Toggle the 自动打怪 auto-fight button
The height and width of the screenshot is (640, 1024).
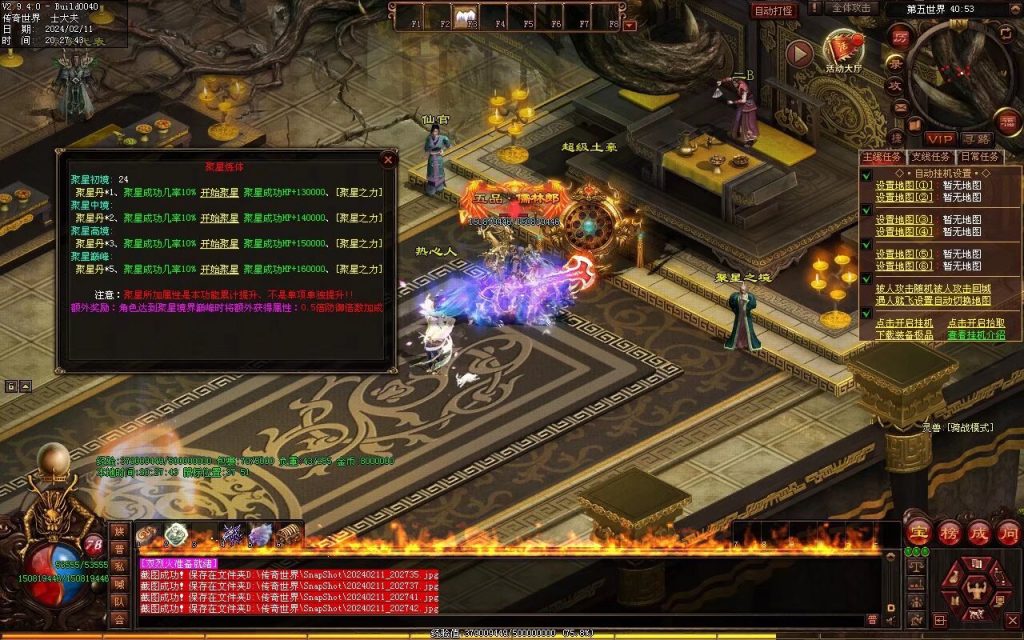[x=774, y=10]
